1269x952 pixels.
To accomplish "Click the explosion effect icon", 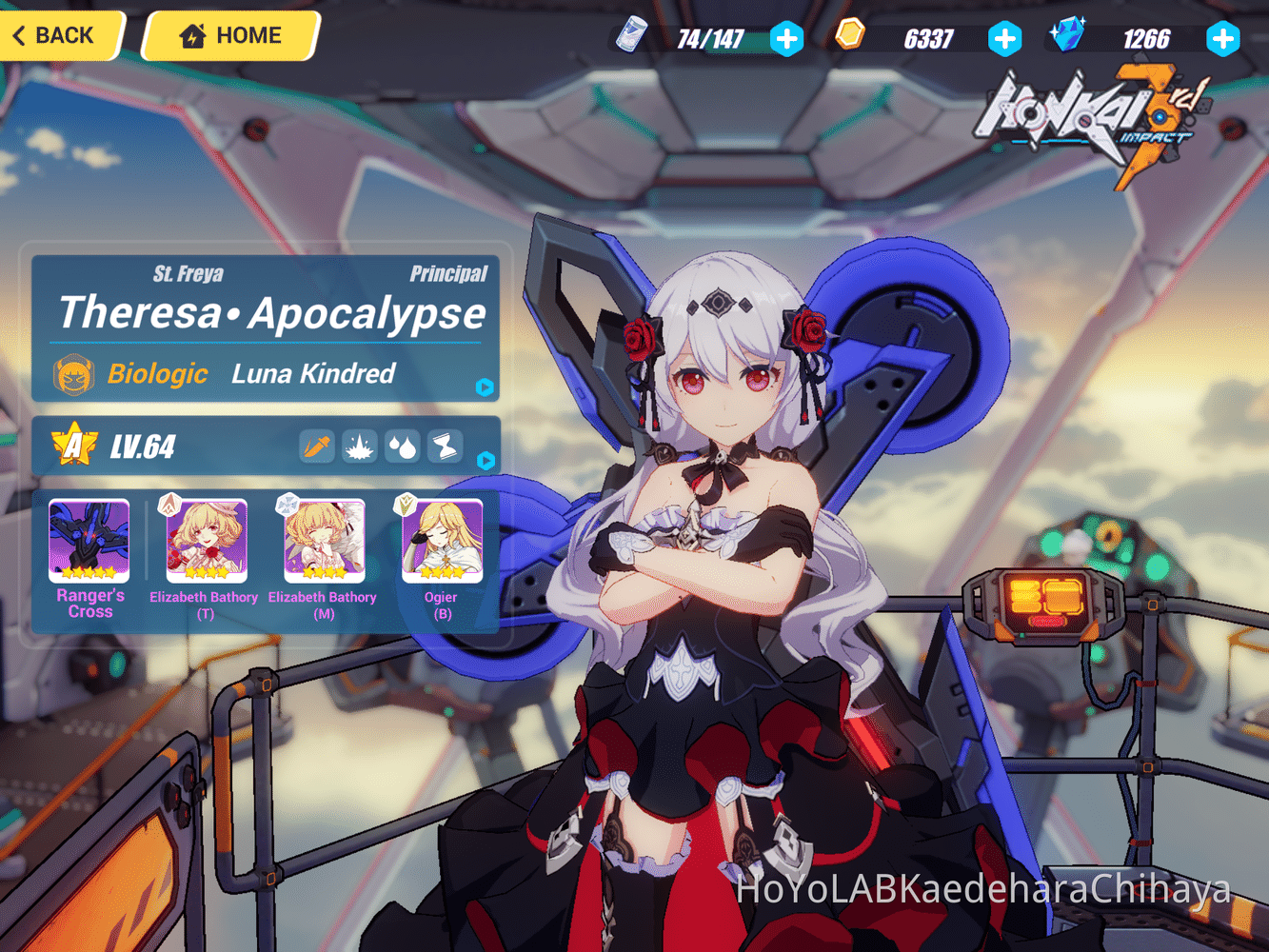I will pyautogui.click(x=359, y=447).
